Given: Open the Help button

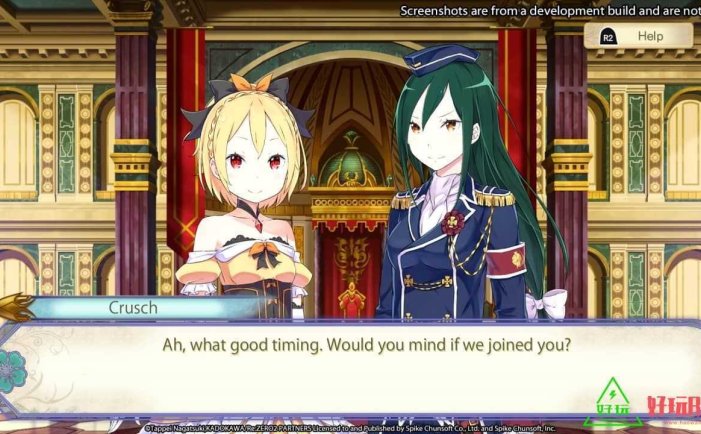Looking at the screenshot, I should [x=638, y=37].
